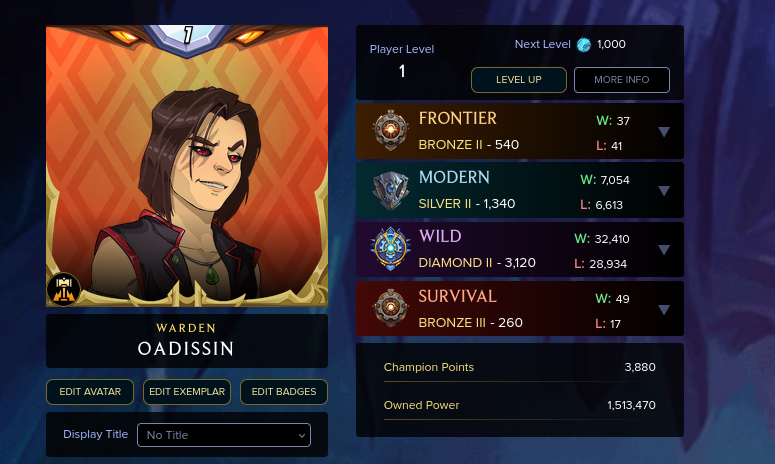Expand the Frontier league row arrow
The width and height of the screenshot is (775, 464).
[663, 132]
